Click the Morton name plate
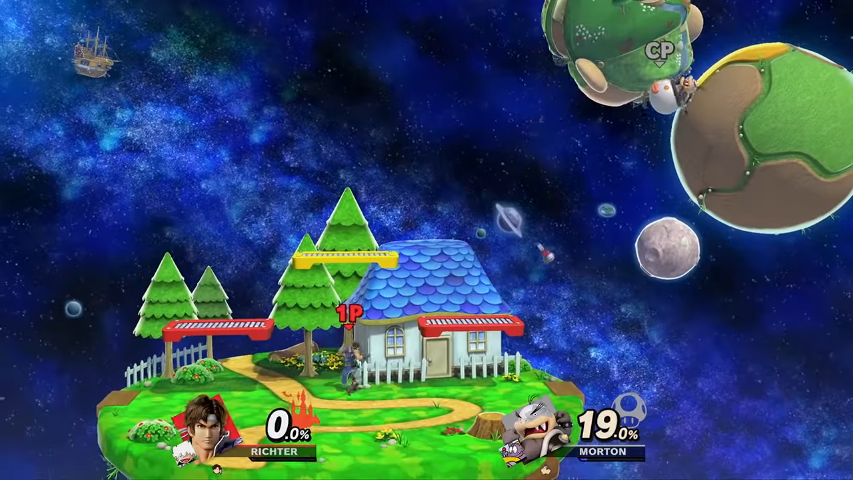Viewport: 853px width, 480px height. (x=603, y=452)
